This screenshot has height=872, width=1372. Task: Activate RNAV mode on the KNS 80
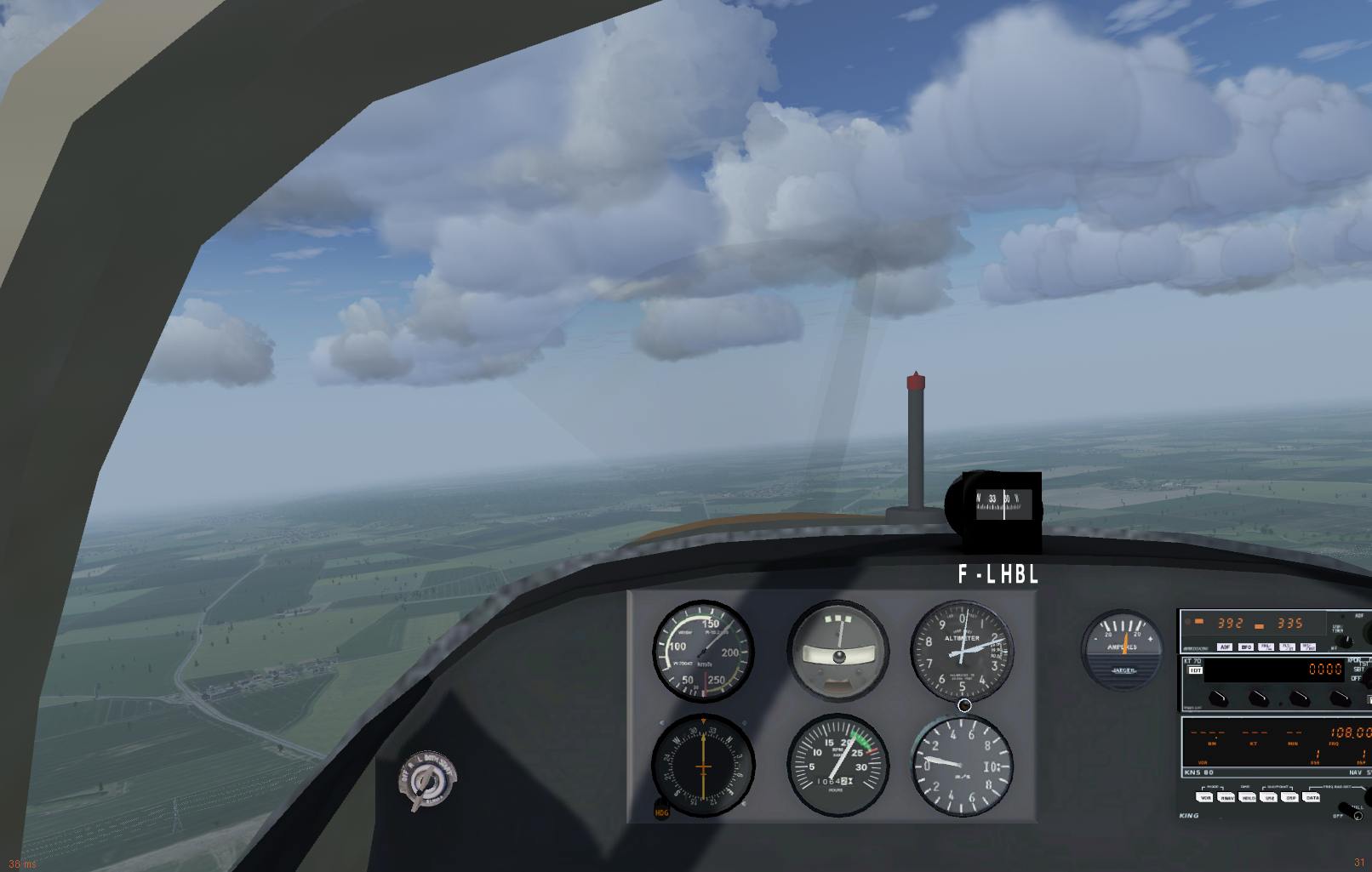tap(1226, 797)
